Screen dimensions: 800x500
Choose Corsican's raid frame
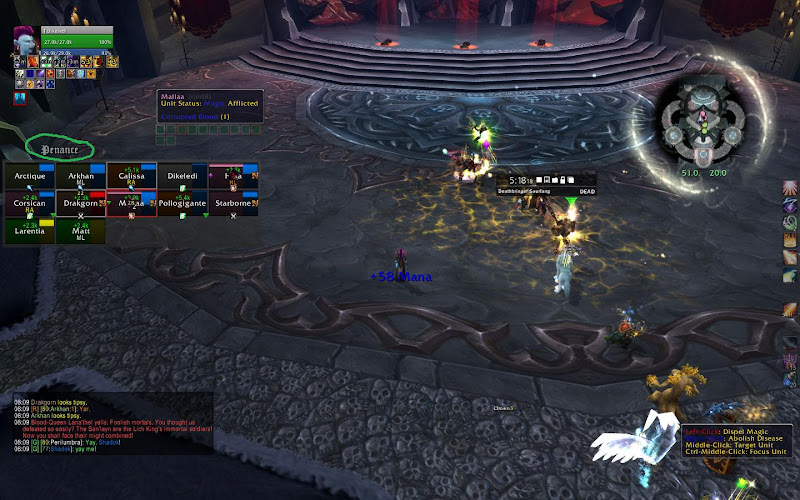30,204
